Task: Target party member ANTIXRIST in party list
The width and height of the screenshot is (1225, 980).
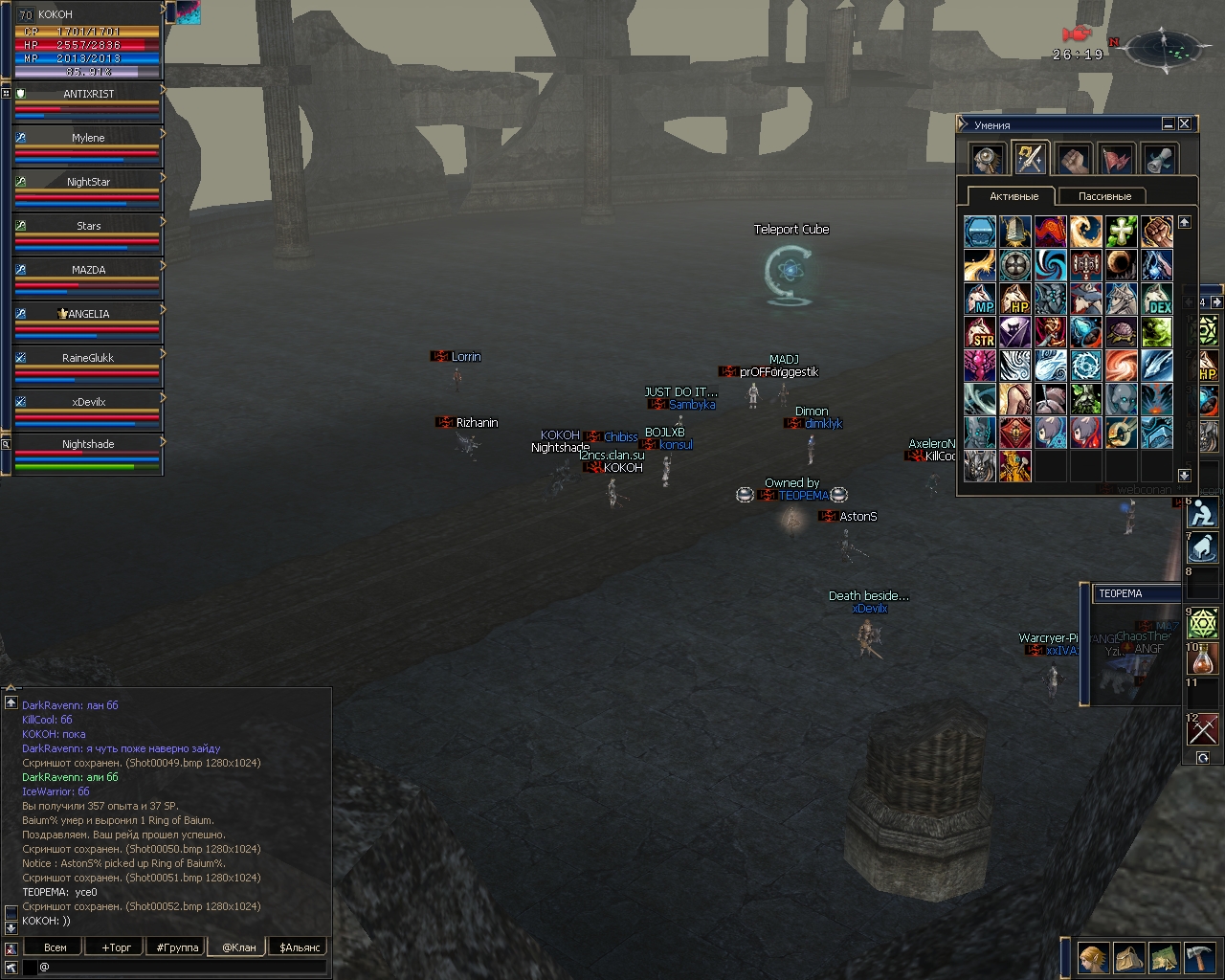Action: (x=88, y=94)
